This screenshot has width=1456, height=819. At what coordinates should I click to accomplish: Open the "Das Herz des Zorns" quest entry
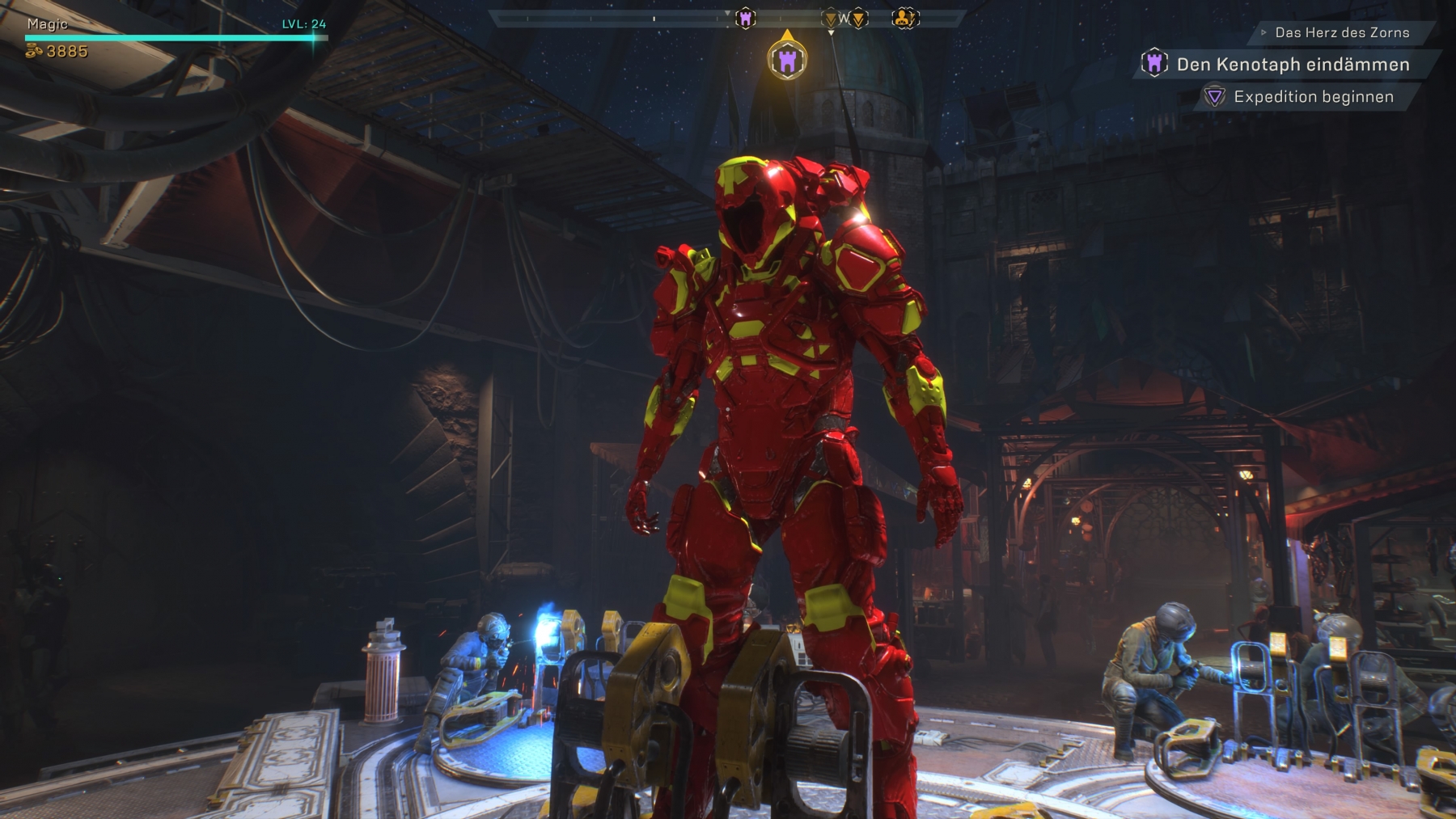click(x=1341, y=33)
